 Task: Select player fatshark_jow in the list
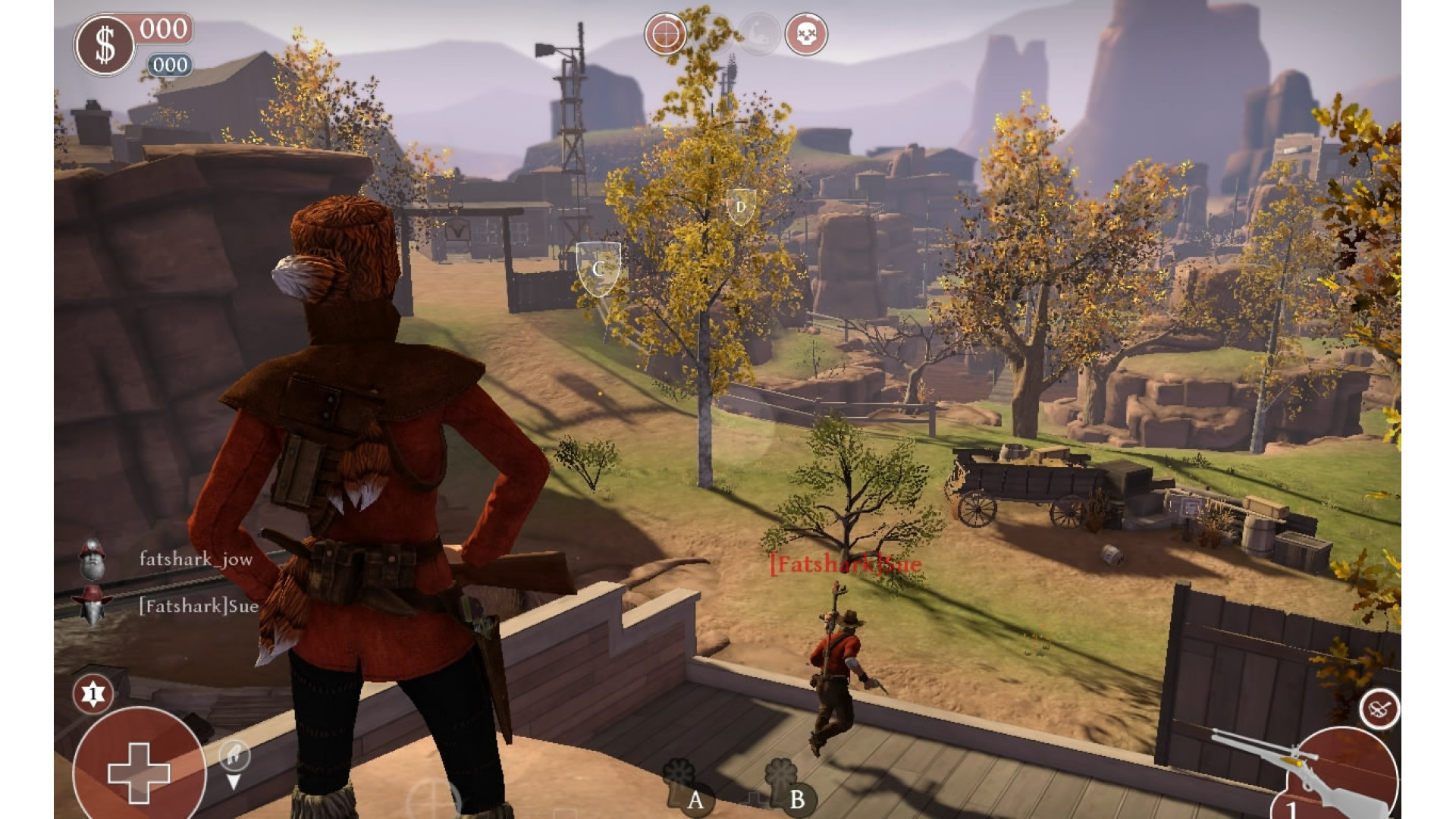[x=195, y=560]
